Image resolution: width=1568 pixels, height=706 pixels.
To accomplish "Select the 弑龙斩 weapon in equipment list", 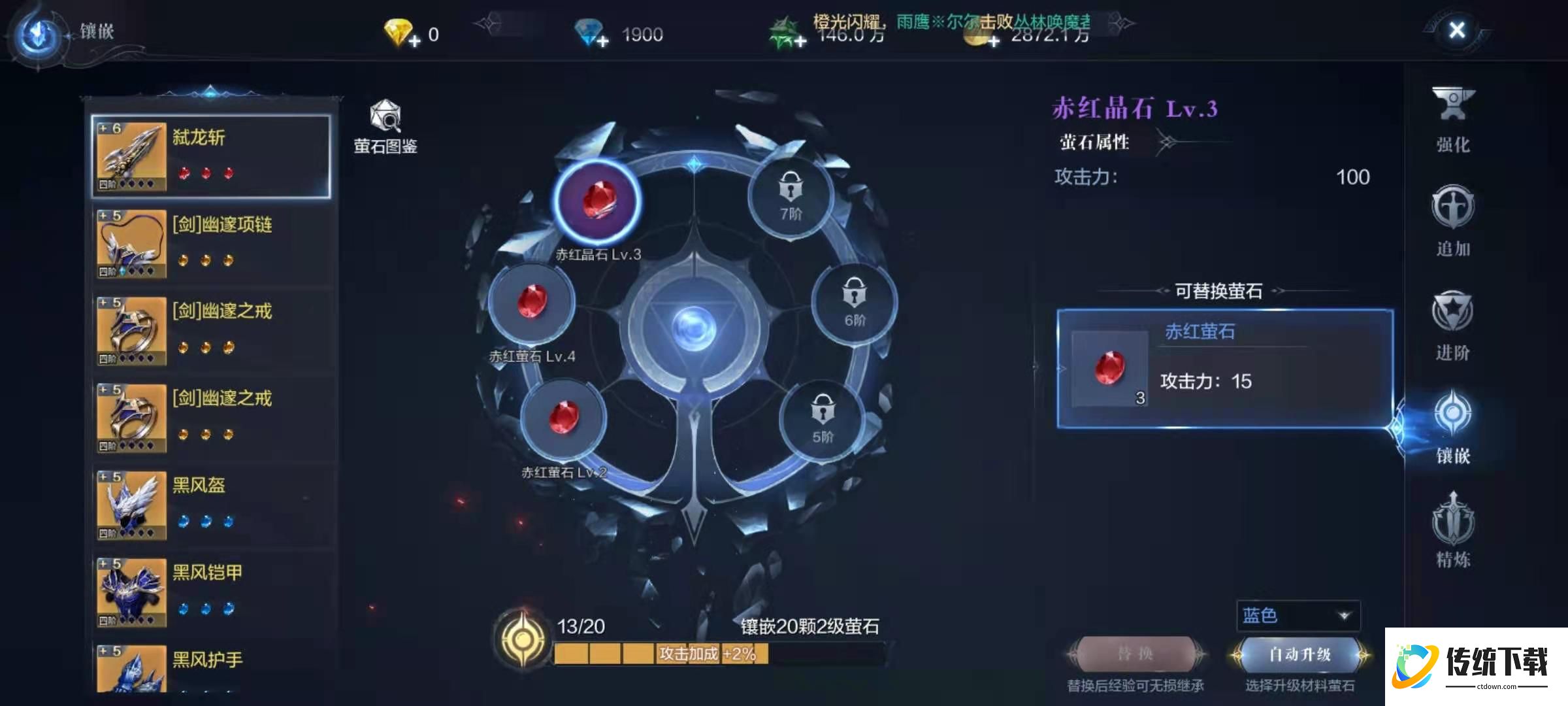I will [212, 154].
